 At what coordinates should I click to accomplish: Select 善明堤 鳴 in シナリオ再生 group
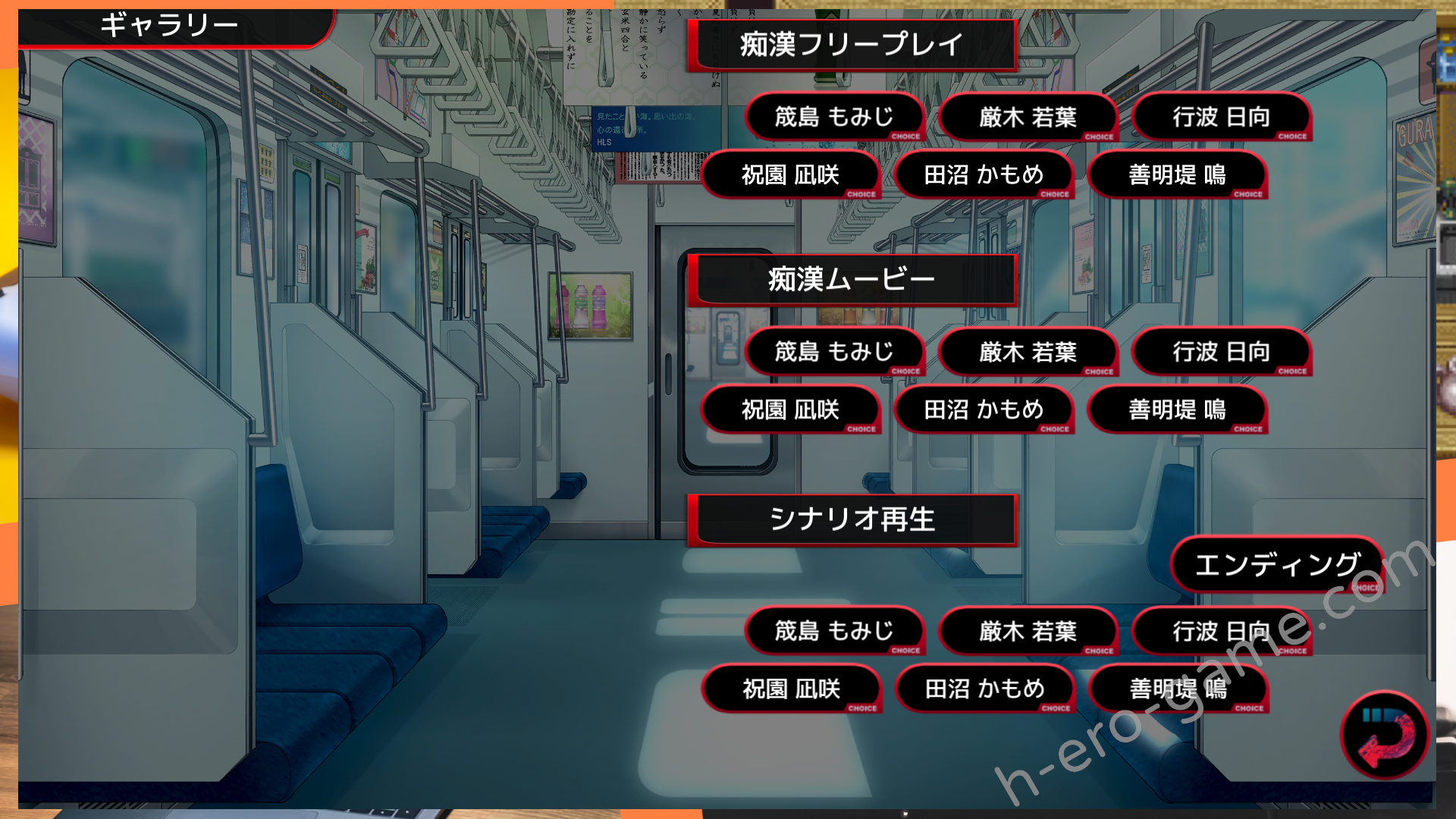point(1178,689)
